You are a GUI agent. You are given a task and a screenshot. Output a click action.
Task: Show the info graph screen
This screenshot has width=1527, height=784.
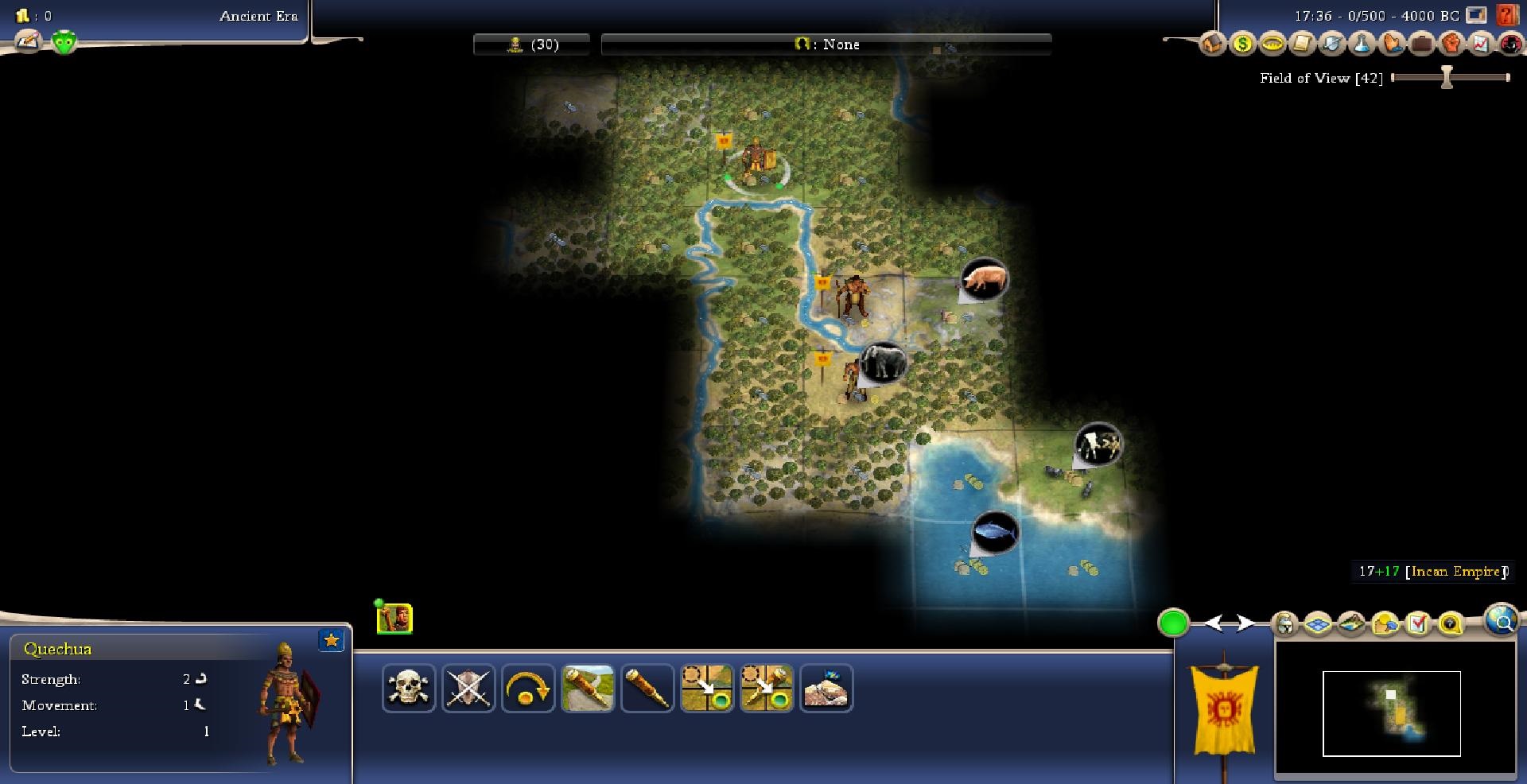click(x=1481, y=44)
